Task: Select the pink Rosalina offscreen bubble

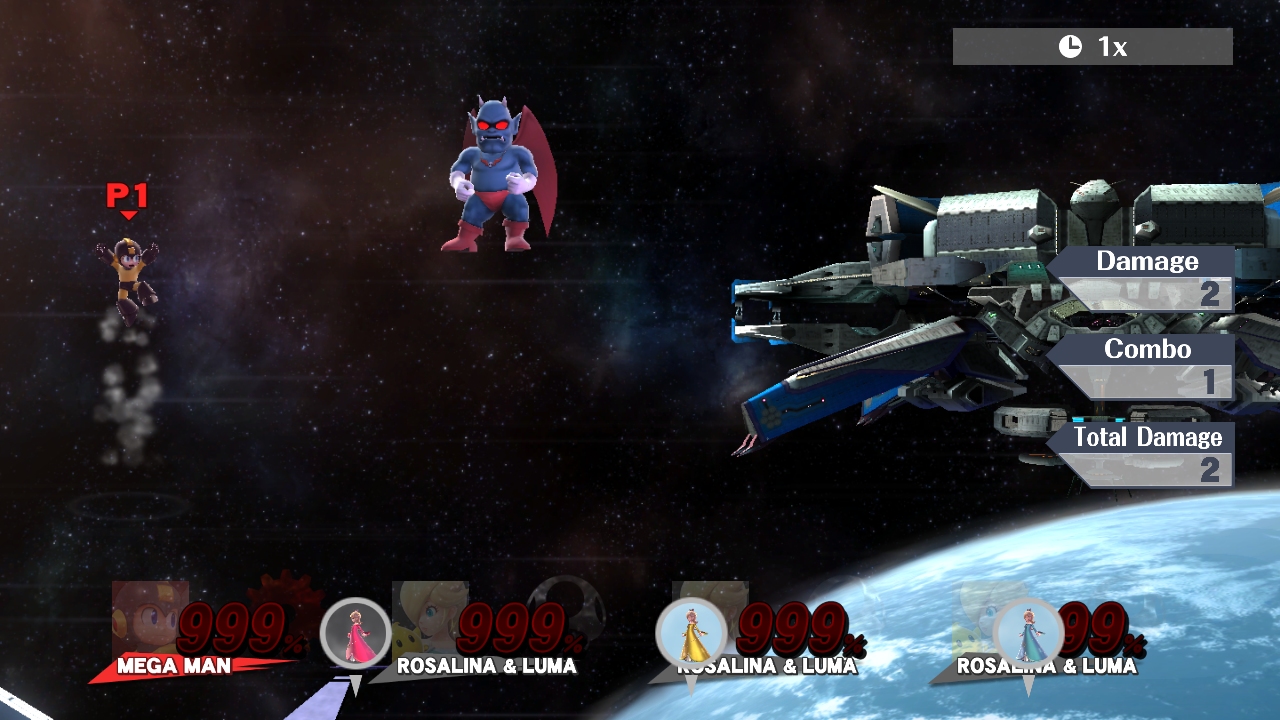Action: [355, 633]
